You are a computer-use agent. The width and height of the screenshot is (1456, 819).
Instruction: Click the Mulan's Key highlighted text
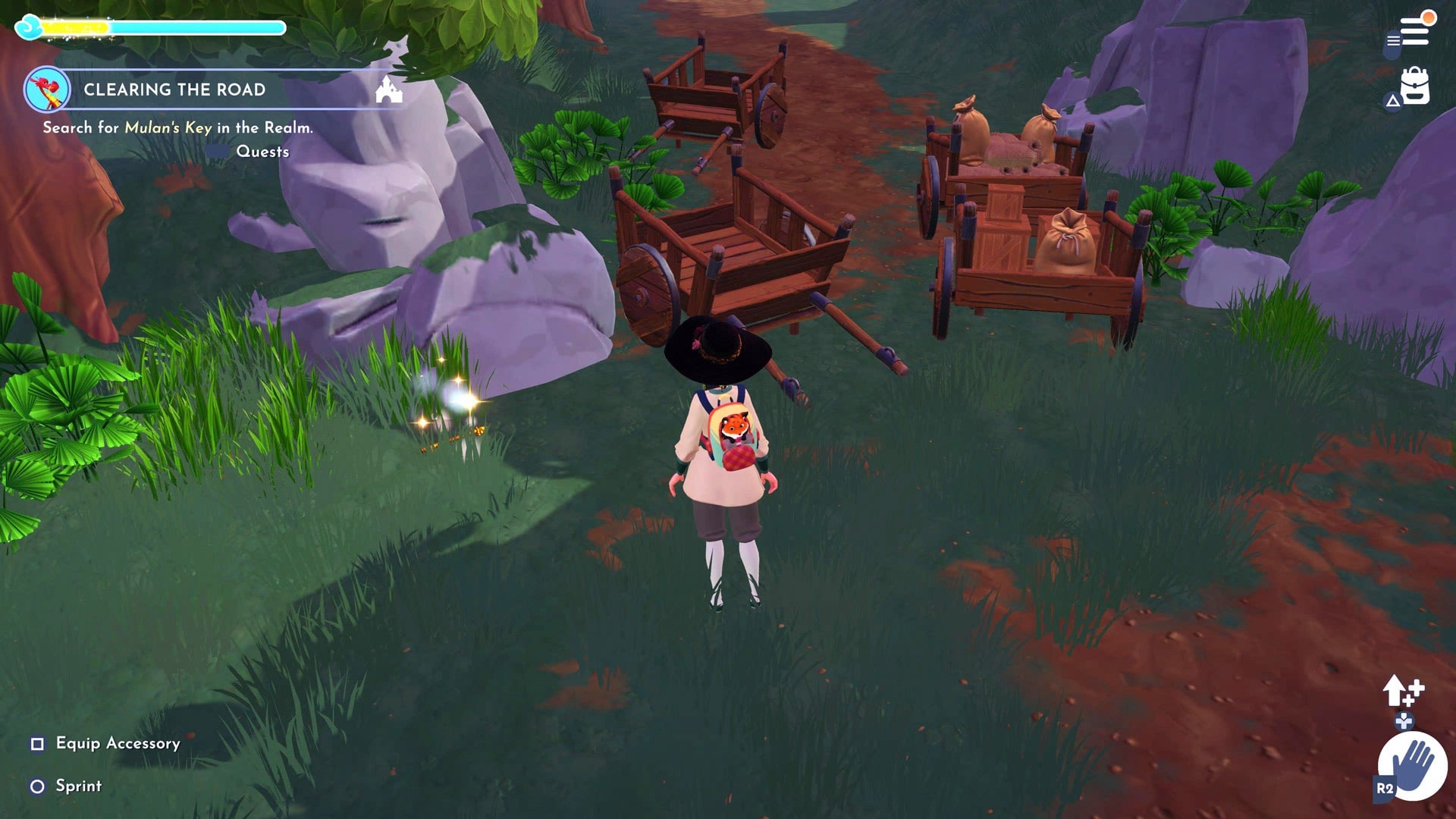pos(168,129)
